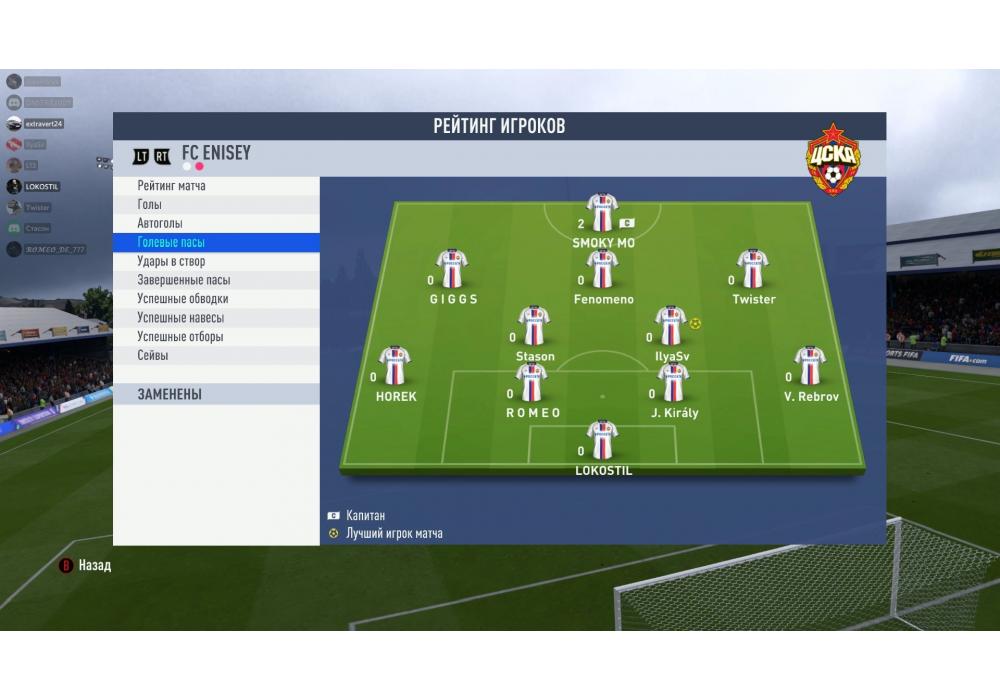Select the Twister player shirt
1000x700 pixels.
tap(753, 270)
